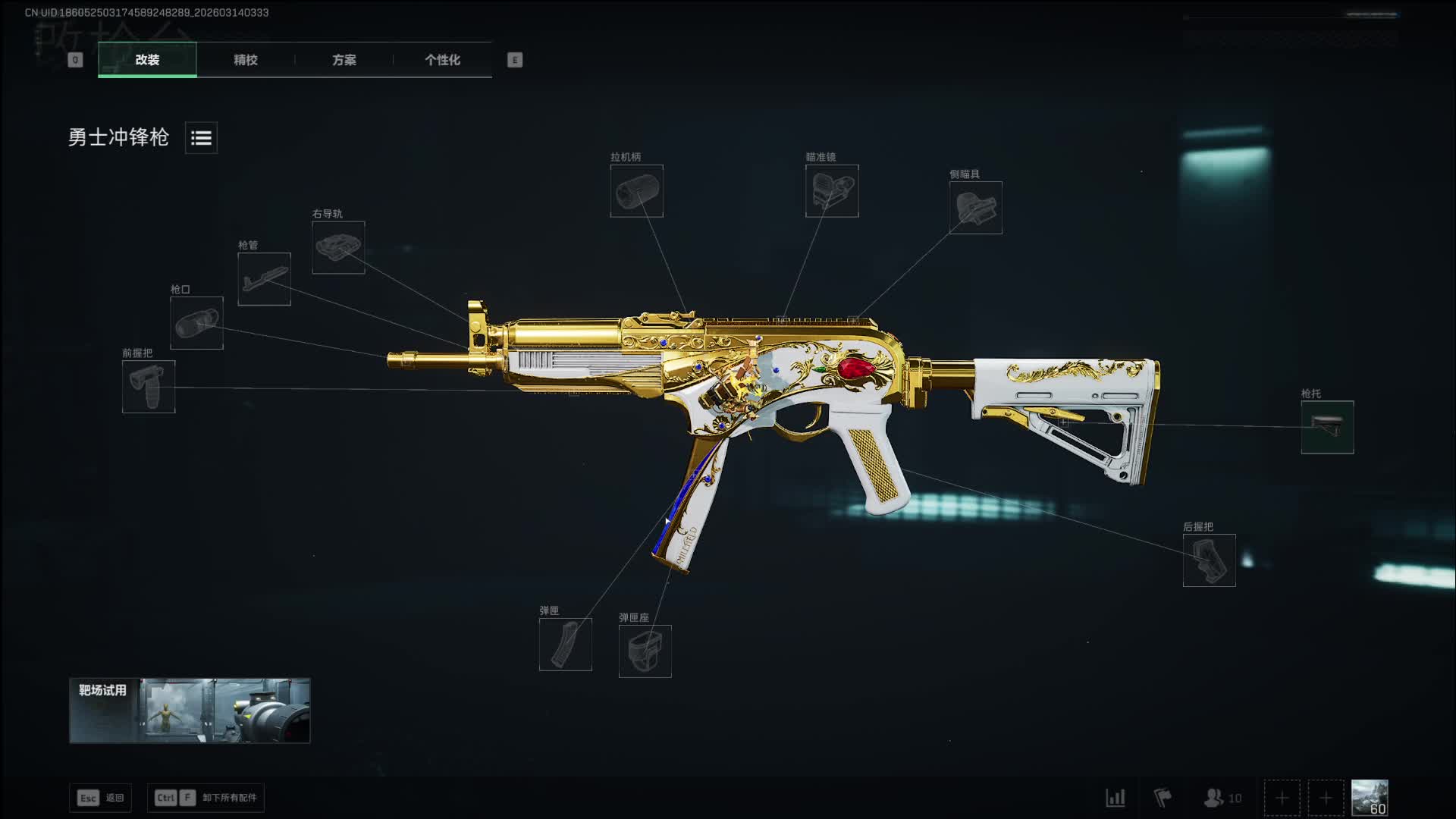Start the 靶场试用 firing range trial
Viewport: 1456px width, 819px height.
tap(190, 711)
